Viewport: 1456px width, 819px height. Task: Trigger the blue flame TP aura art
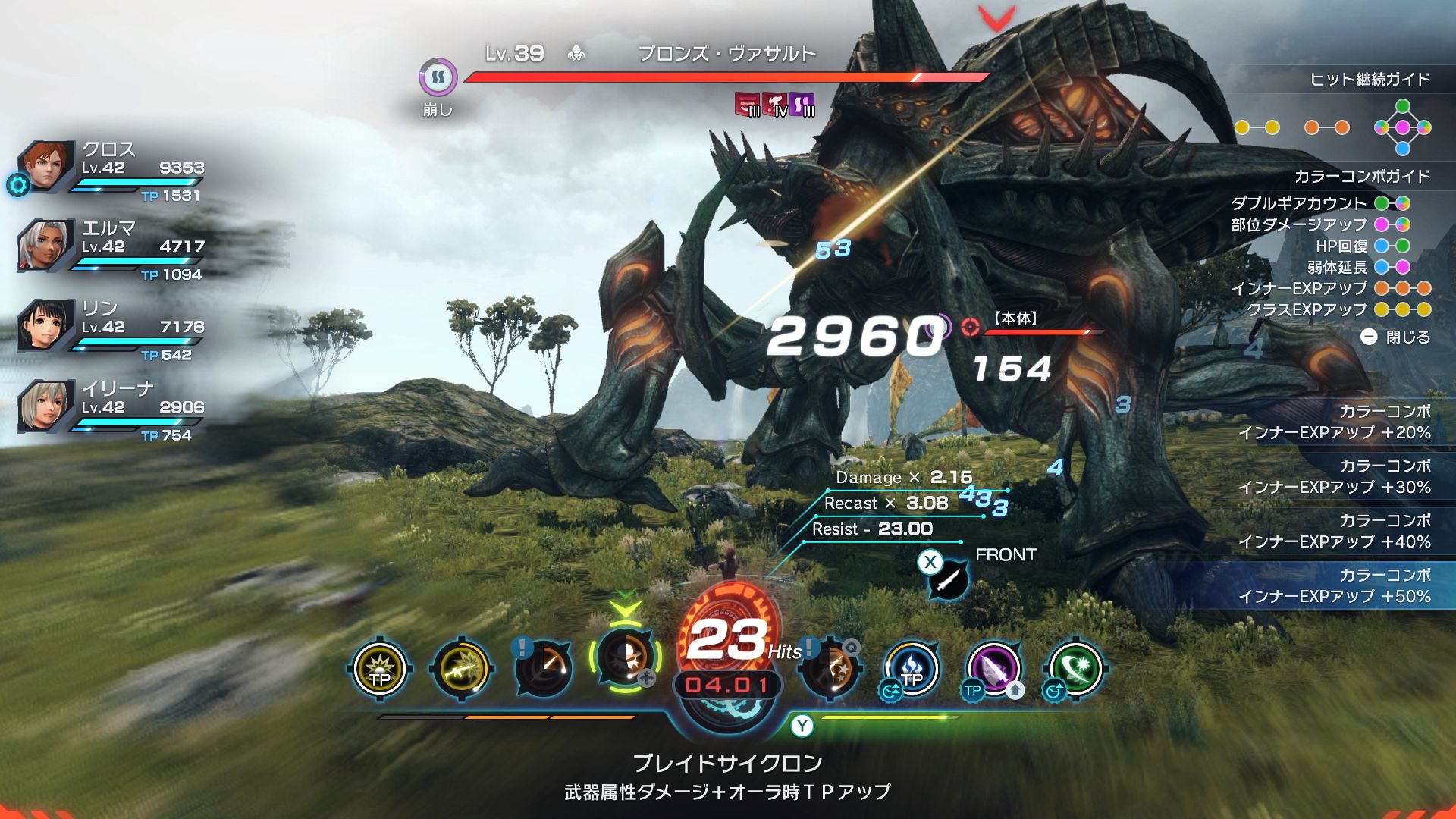pos(912,670)
